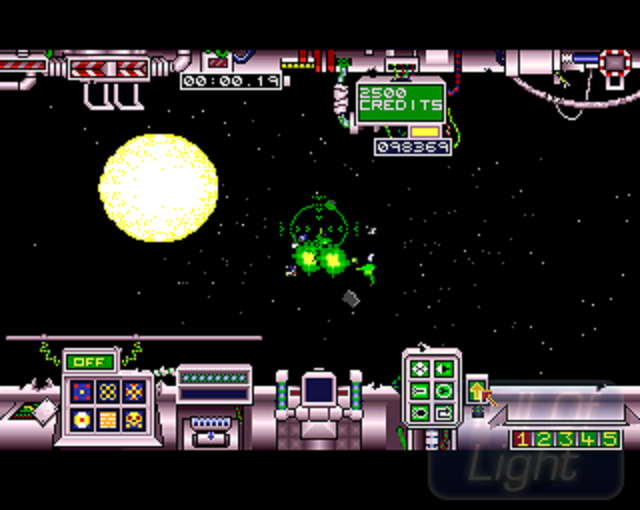
Task: Activate the yellow octagon icon
Action: pos(83,419)
